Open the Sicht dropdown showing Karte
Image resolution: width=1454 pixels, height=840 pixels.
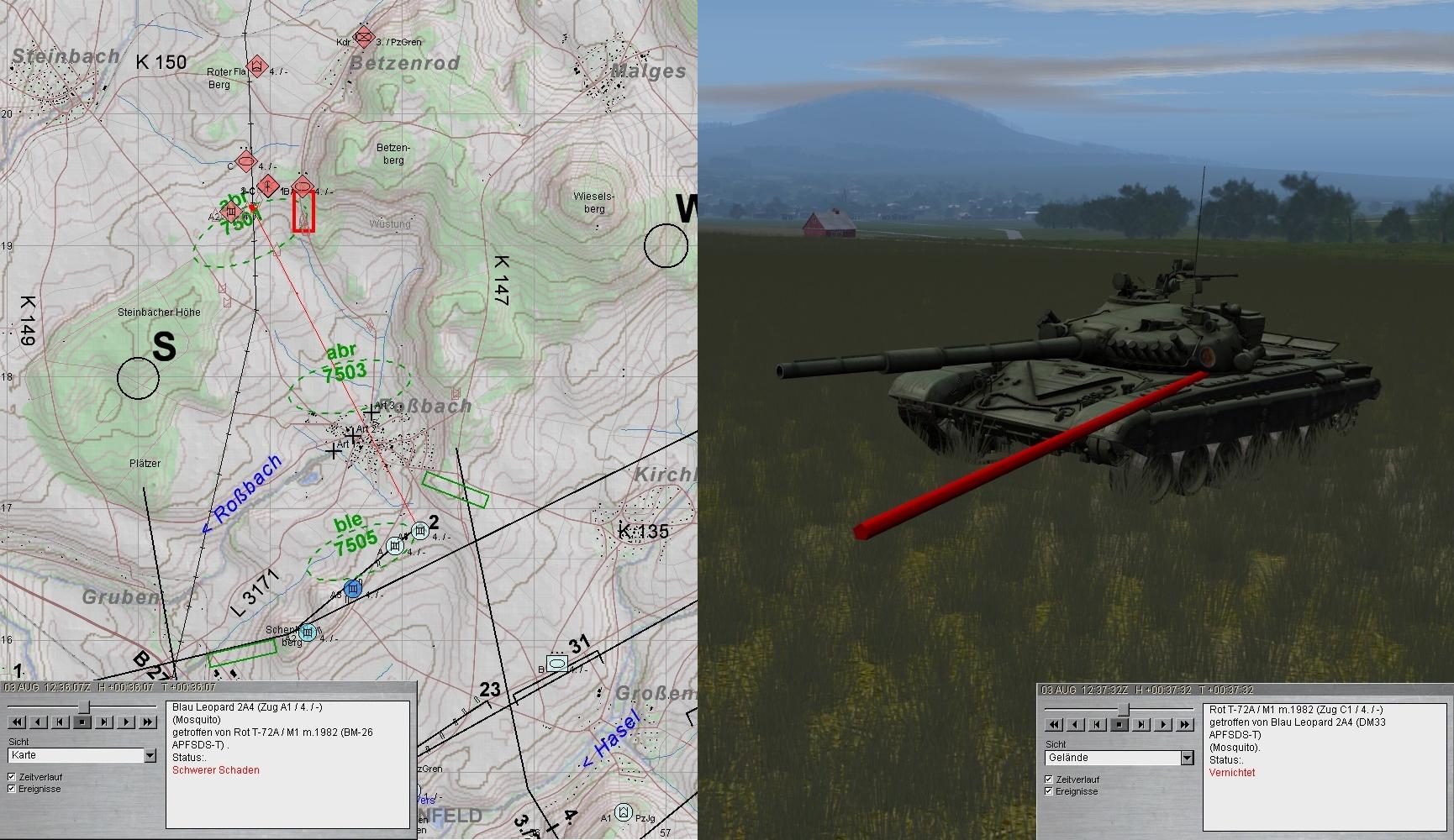coord(150,756)
